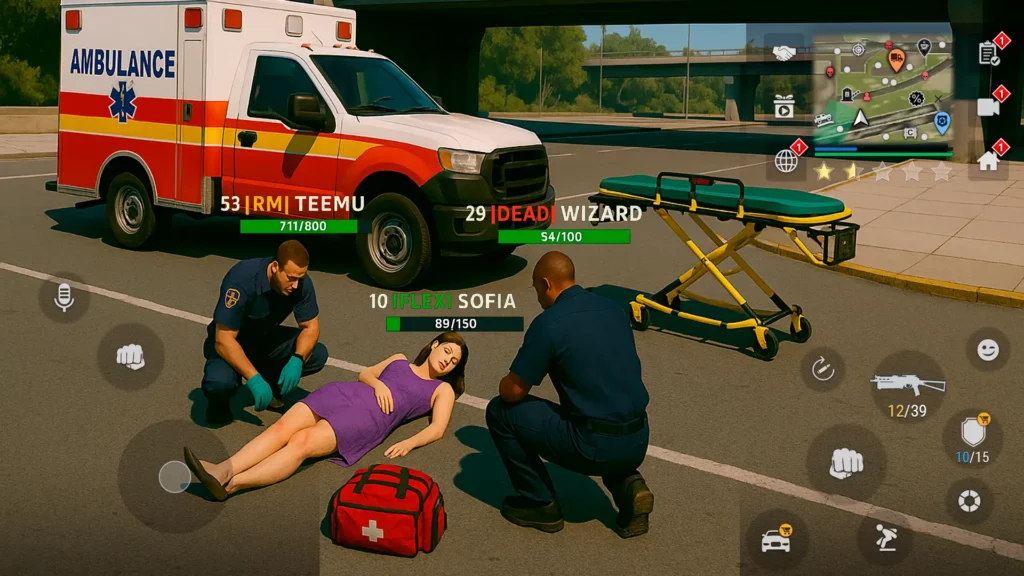
Task: Toggle the microphone voice chat button
Action: click(64, 296)
